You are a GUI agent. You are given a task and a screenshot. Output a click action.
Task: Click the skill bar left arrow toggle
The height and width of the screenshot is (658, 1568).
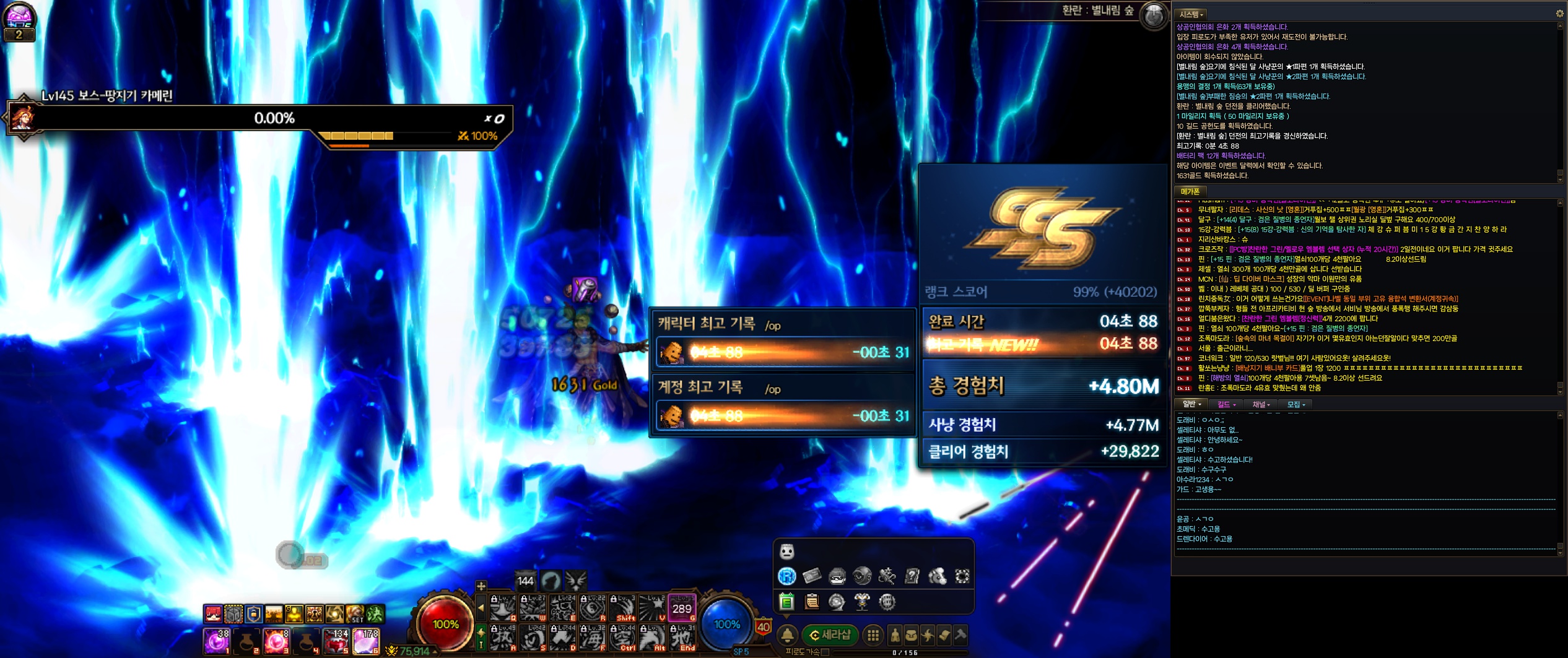click(x=481, y=608)
